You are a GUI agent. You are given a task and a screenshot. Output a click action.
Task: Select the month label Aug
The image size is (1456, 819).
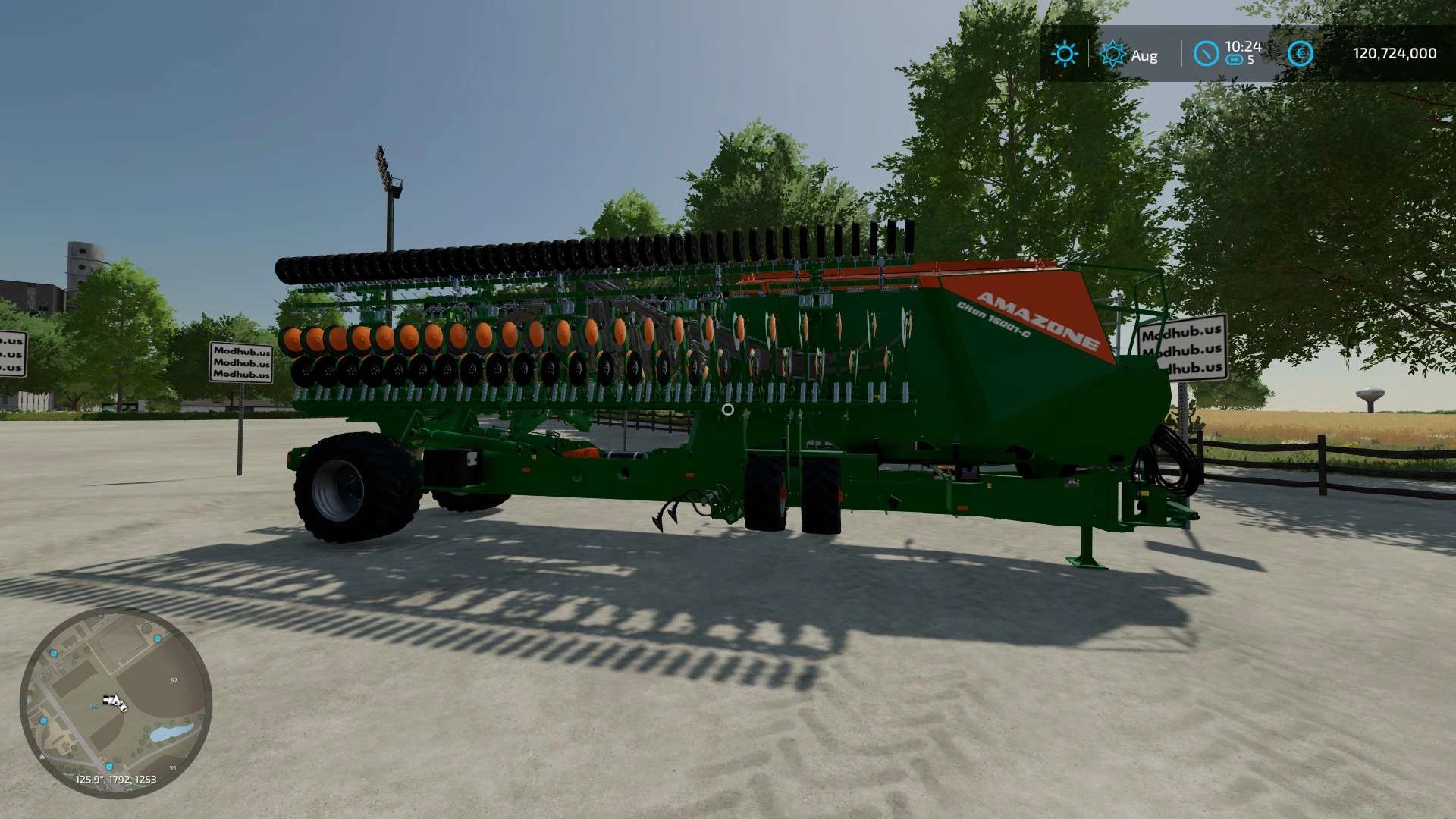[1144, 55]
